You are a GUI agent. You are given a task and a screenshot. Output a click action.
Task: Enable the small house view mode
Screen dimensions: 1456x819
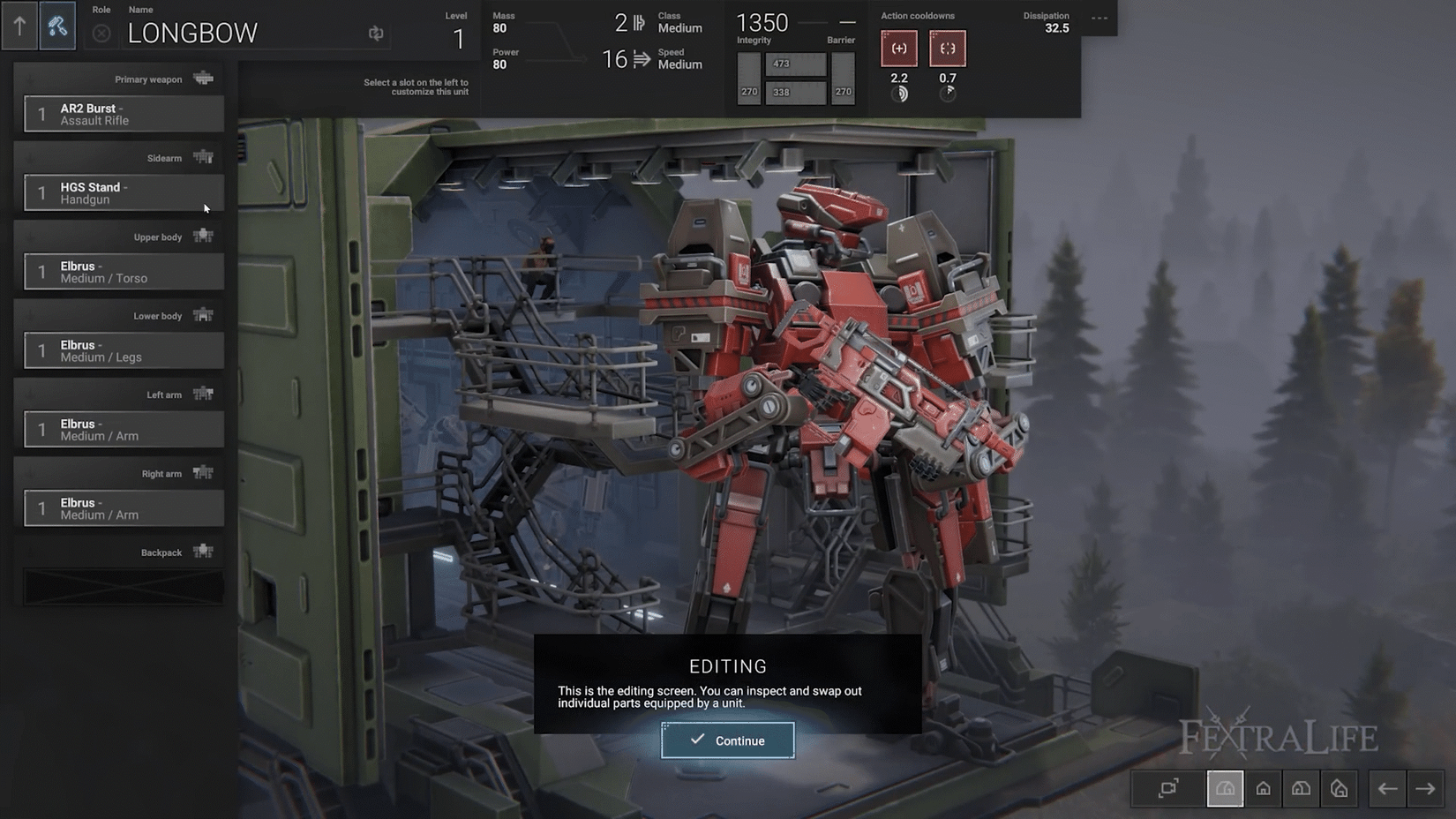click(1264, 788)
